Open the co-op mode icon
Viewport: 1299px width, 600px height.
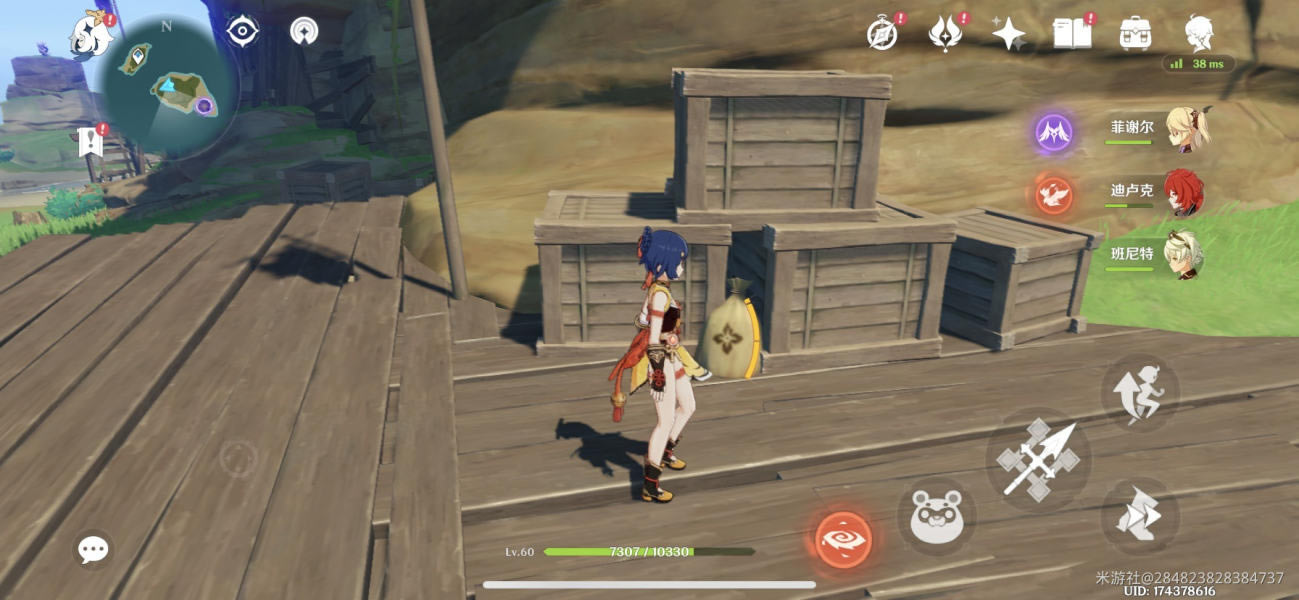pos(304,31)
